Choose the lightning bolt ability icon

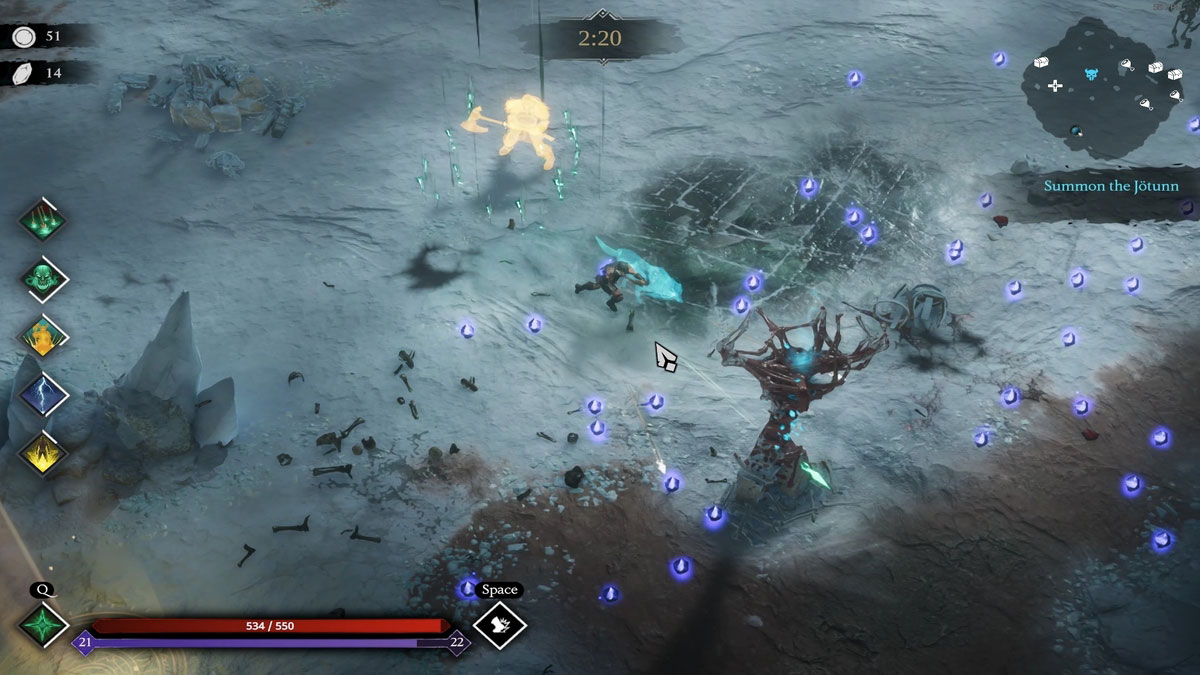[x=43, y=394]
